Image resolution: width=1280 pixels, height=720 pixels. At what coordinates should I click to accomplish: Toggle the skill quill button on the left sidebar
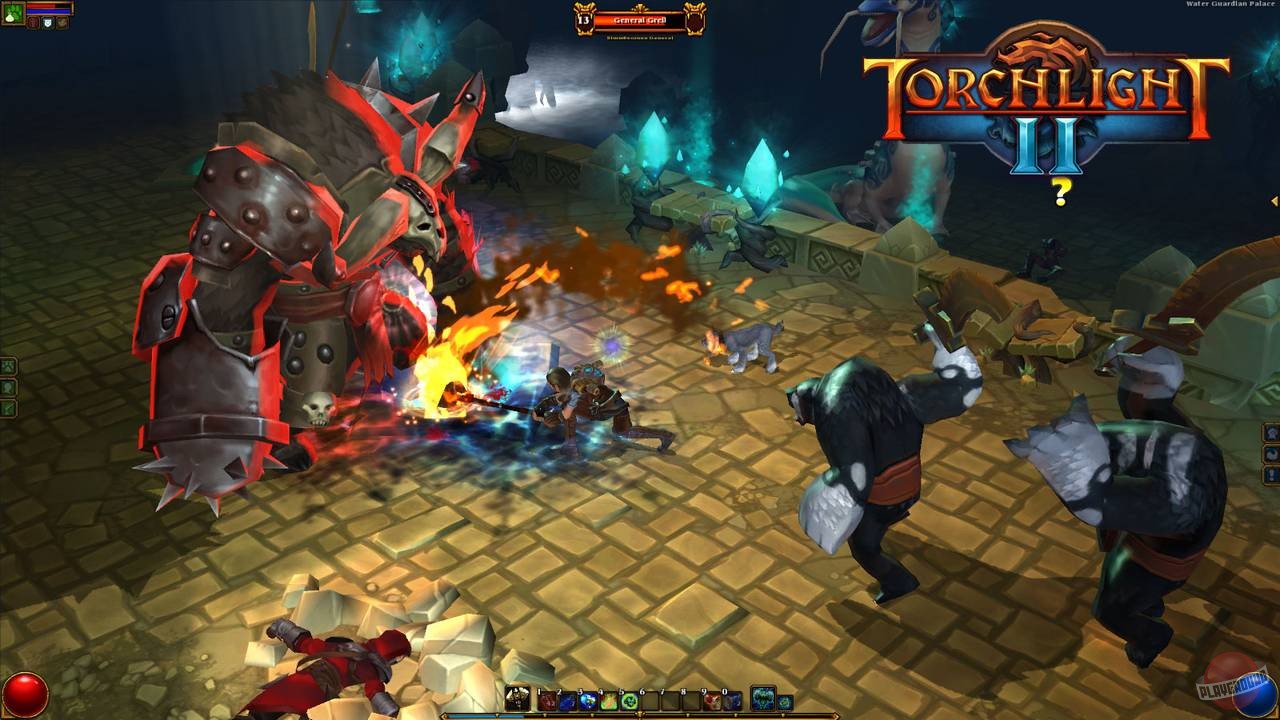tap(8, 407)
